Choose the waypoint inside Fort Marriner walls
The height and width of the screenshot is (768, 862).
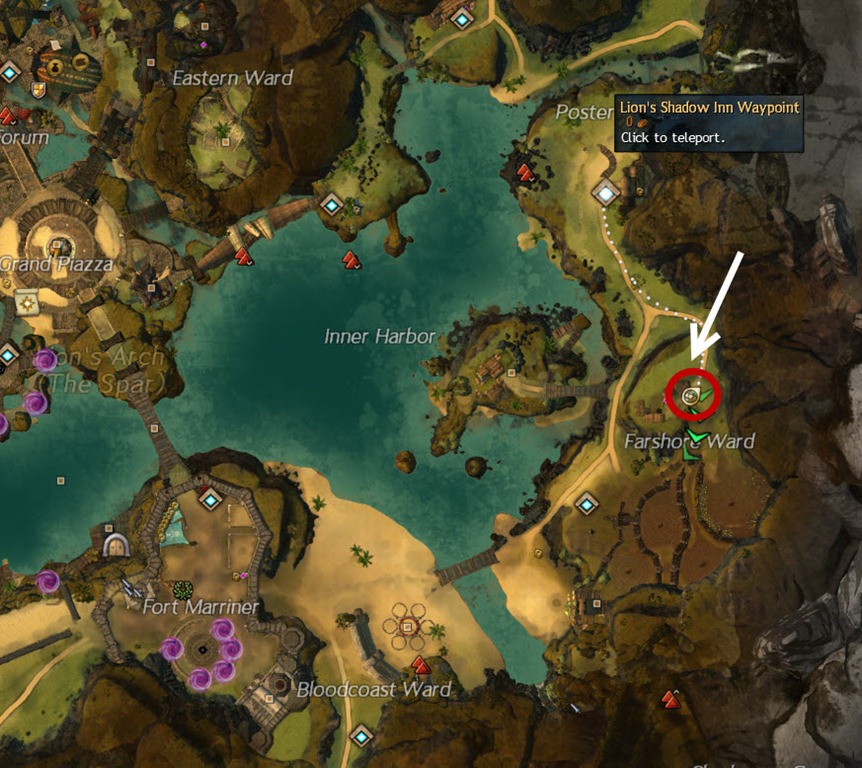click(210, 497)
